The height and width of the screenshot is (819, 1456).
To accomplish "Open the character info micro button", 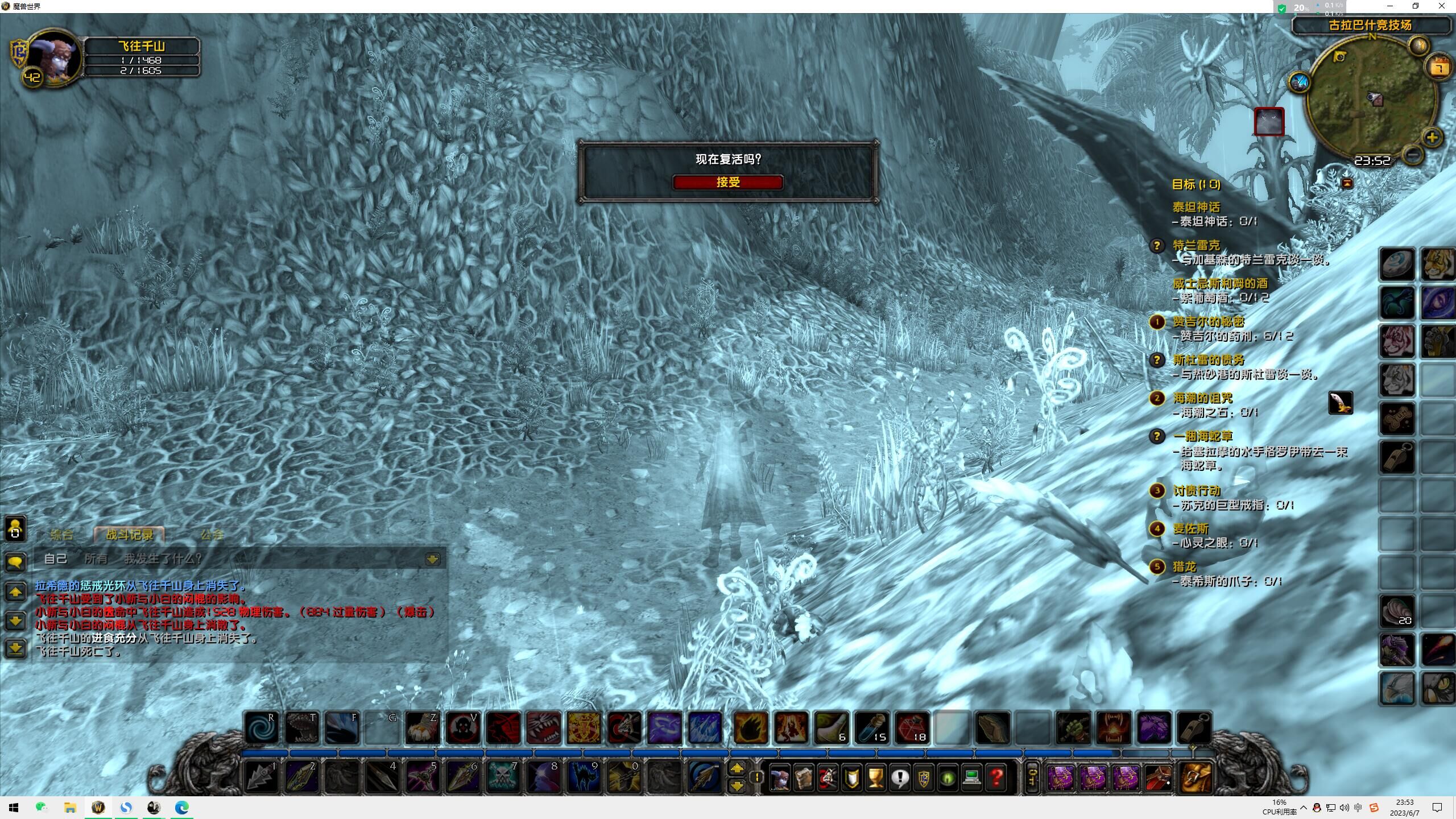I will coord(779,777).
